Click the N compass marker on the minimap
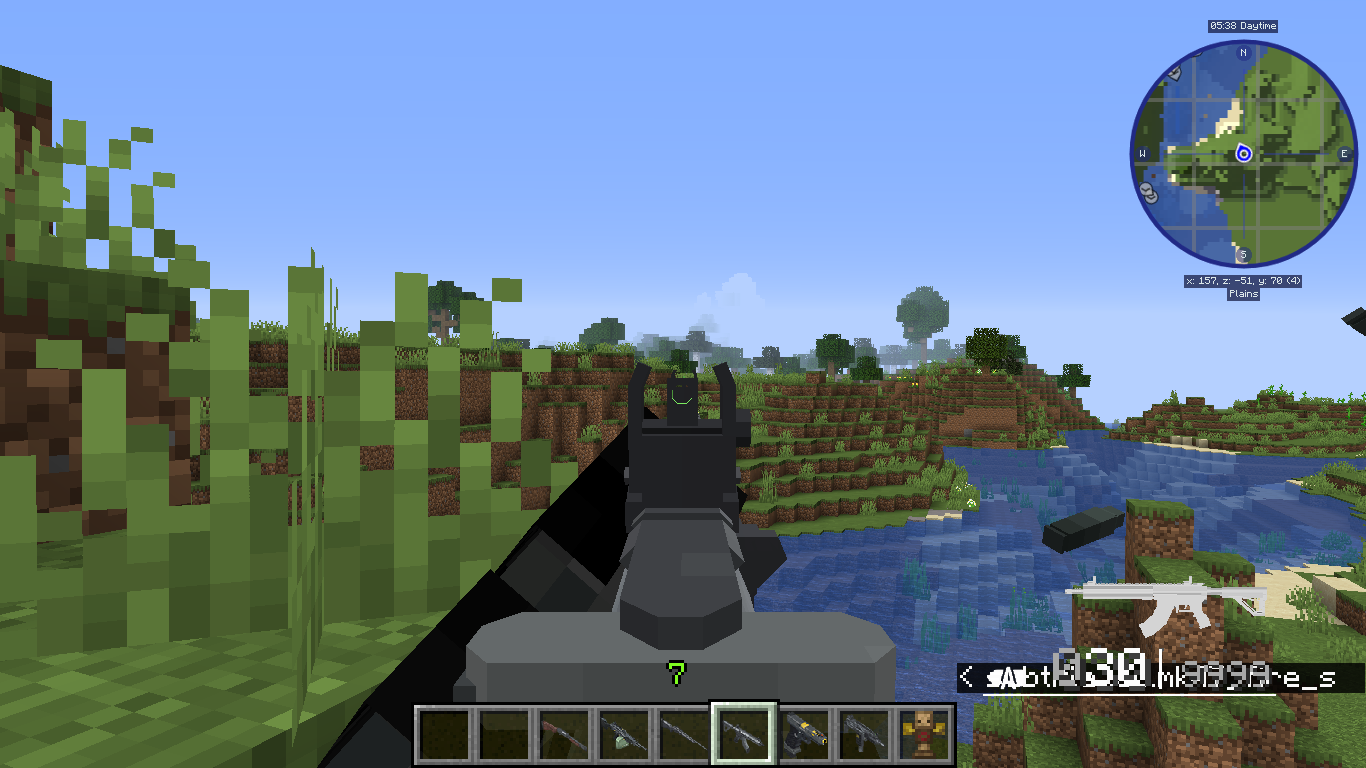Image resolution: width=1366 pixels, height=768 pixels. 1242,53
